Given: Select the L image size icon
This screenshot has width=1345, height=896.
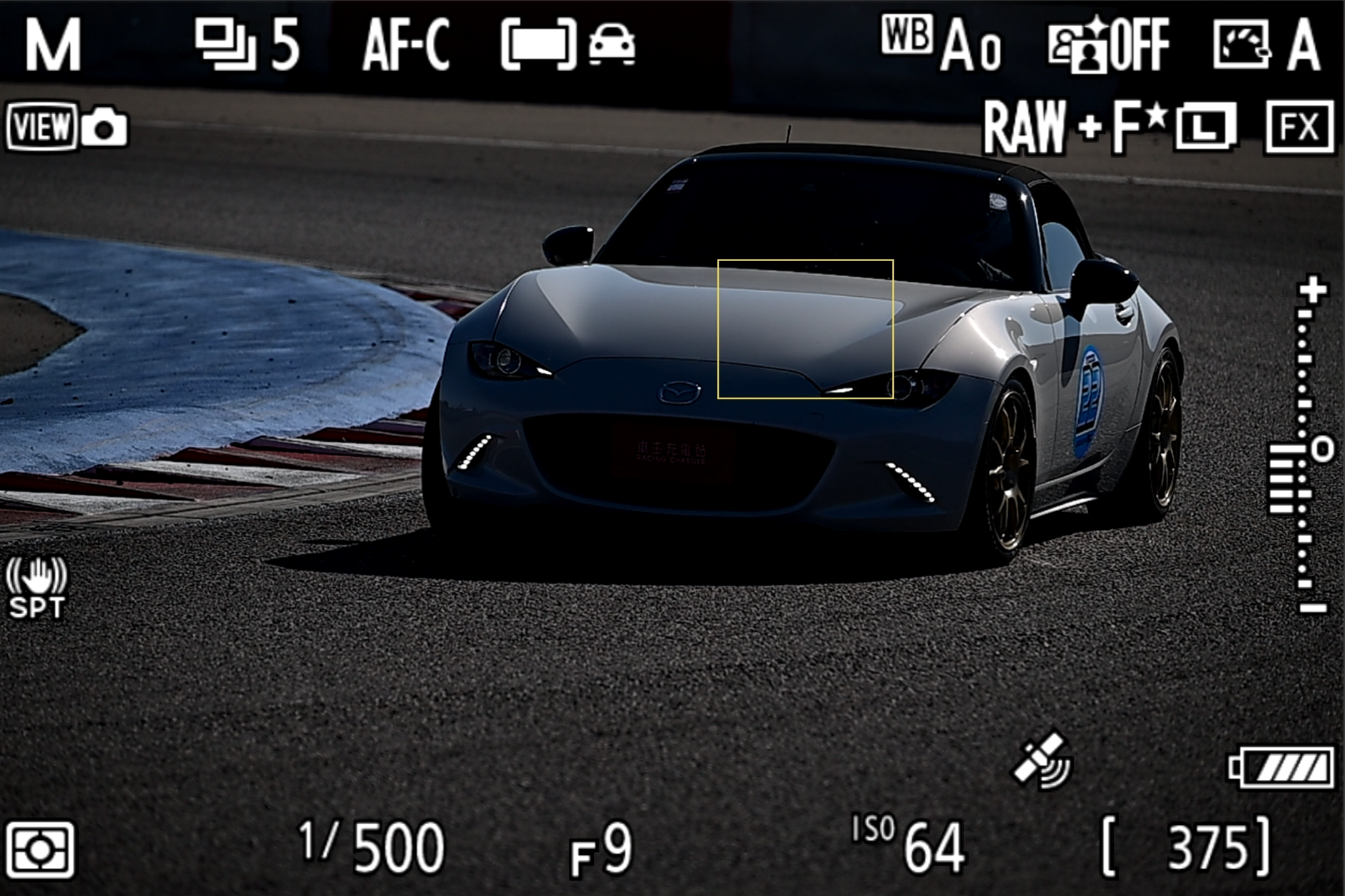Looking at the screenshot, I should [x=1206, y=128].
